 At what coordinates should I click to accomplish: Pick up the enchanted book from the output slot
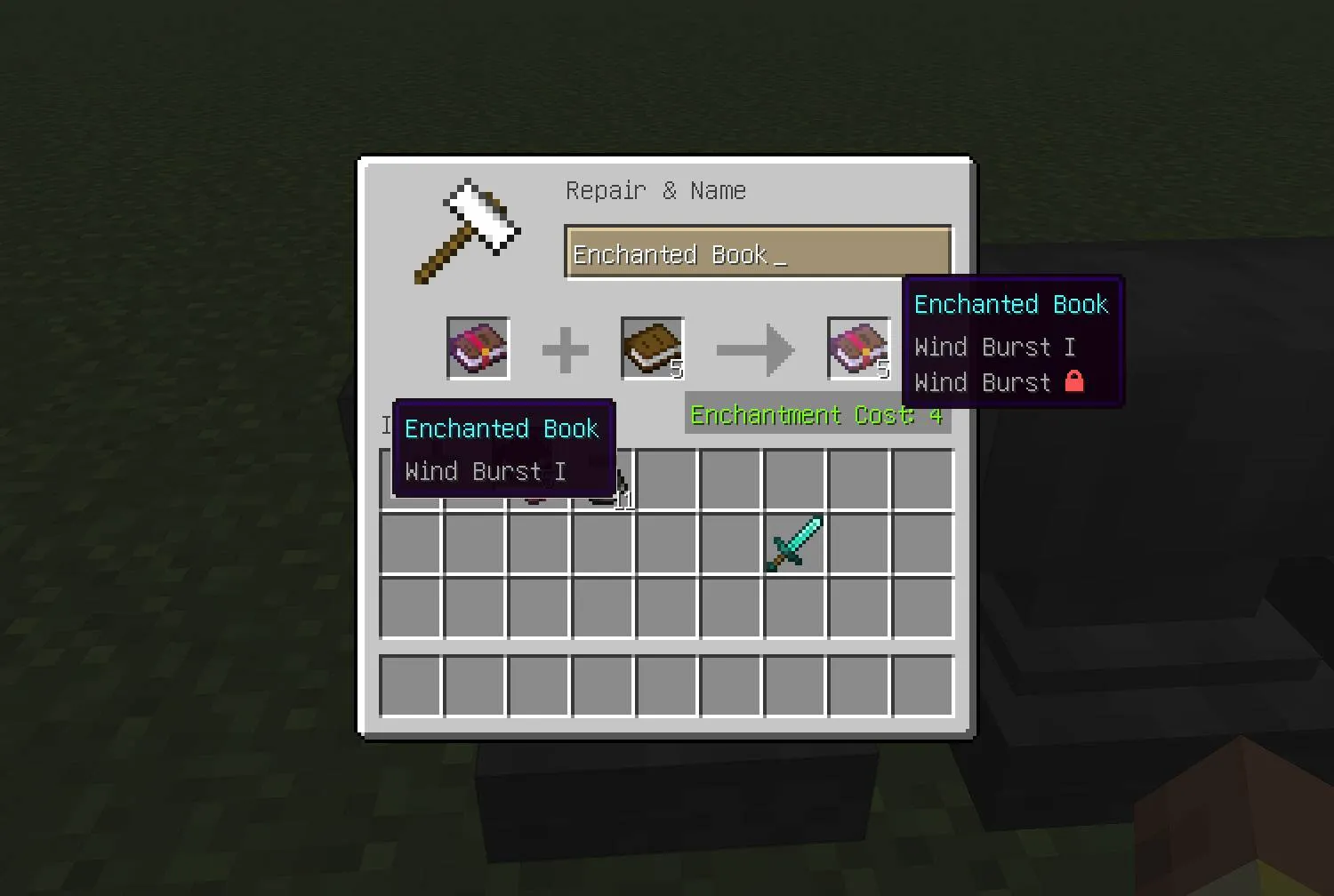click(x=856, y=348)
